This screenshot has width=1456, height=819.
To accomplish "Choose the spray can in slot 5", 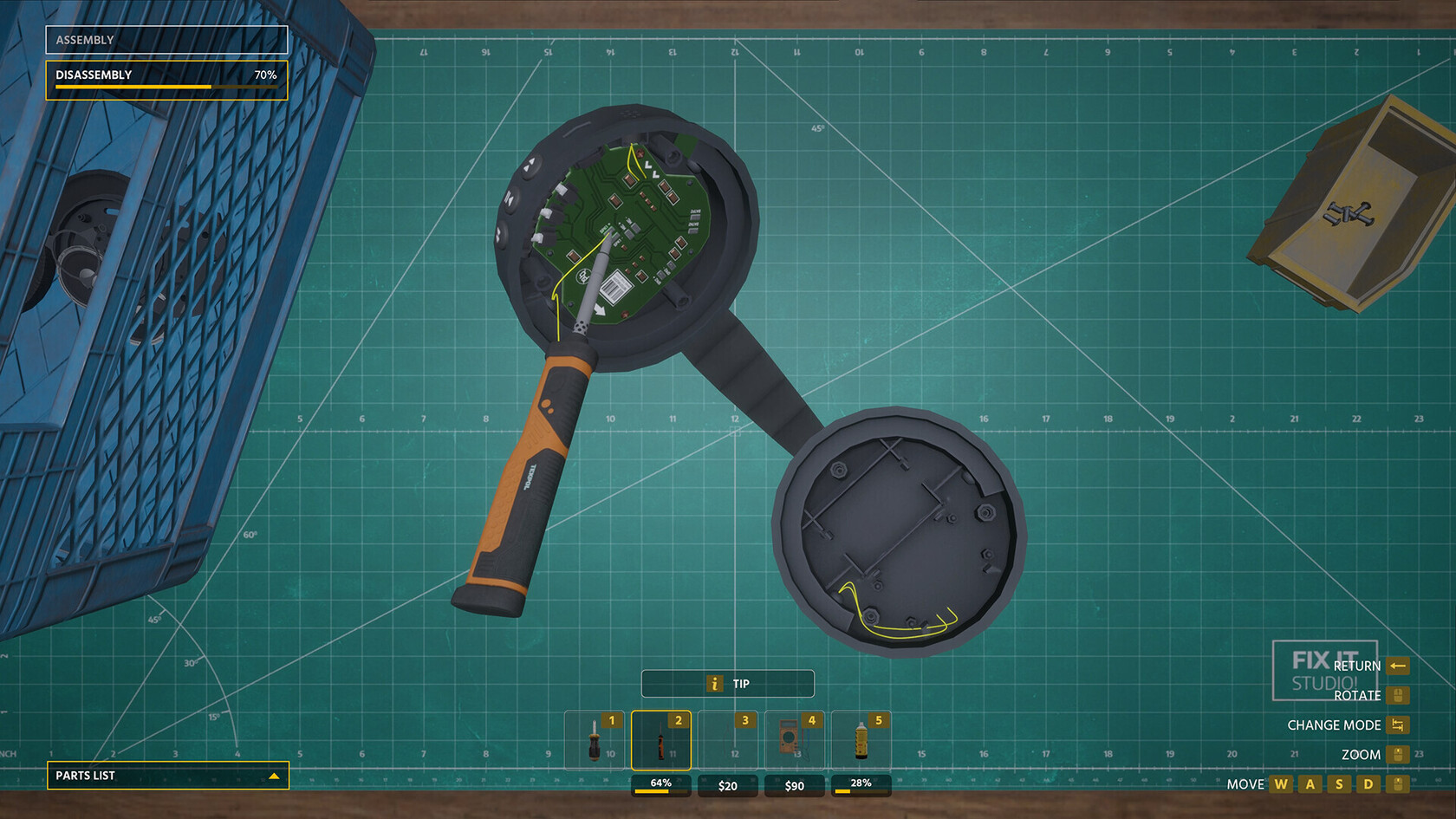I will [861, 741].
